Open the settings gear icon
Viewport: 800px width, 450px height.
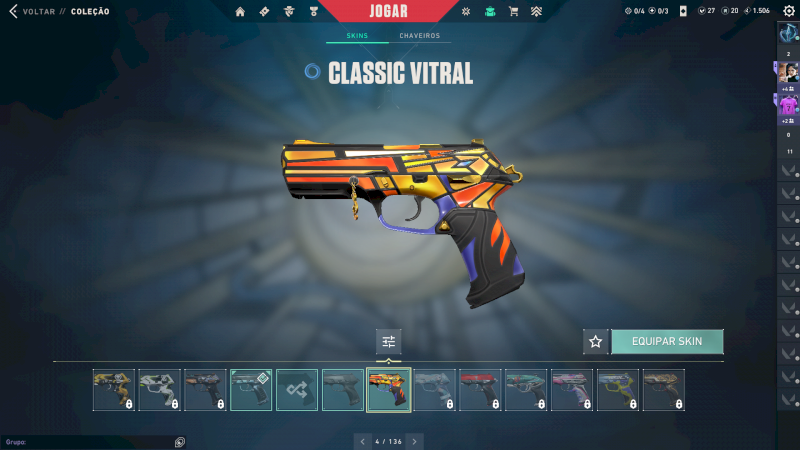(788, 11)
